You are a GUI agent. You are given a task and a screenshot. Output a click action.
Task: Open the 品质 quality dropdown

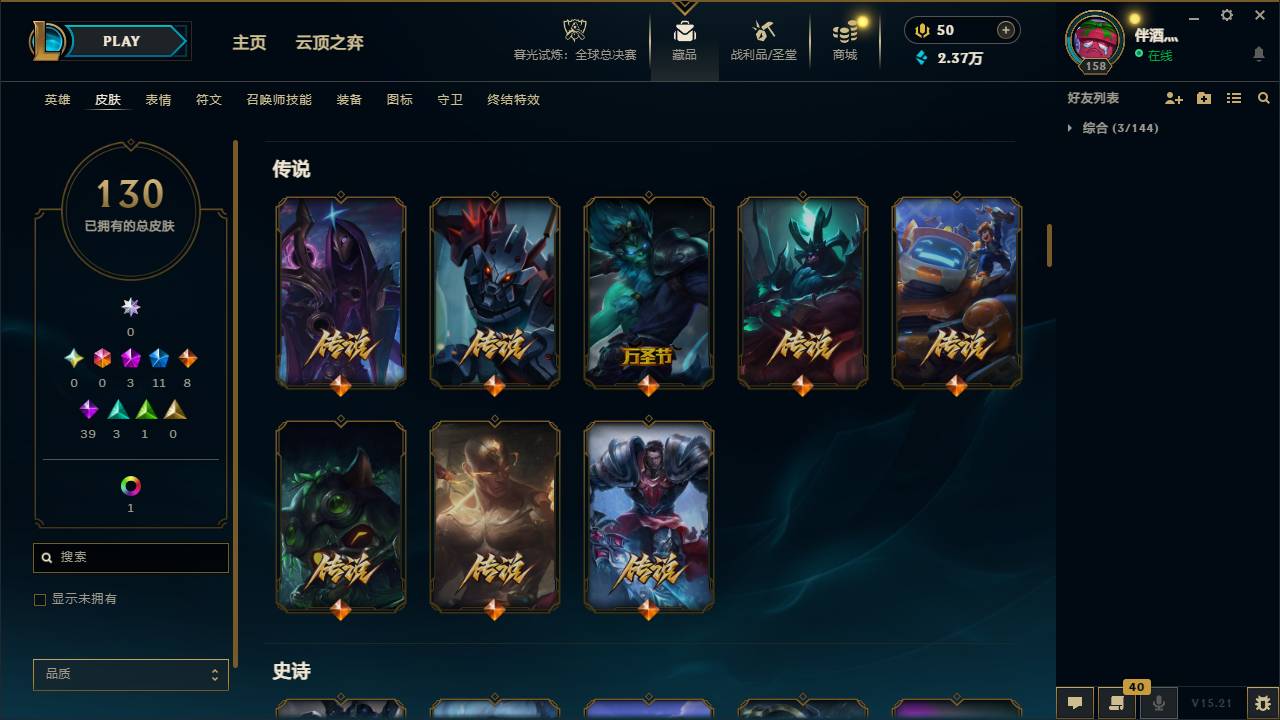tap(130, 674)
